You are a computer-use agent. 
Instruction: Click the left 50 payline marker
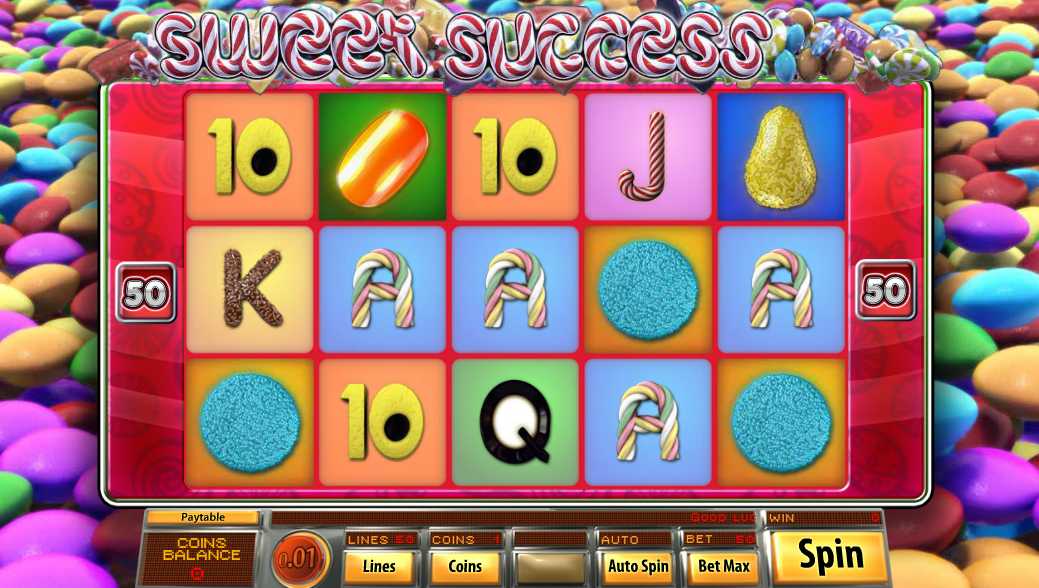tap(146, 292)
